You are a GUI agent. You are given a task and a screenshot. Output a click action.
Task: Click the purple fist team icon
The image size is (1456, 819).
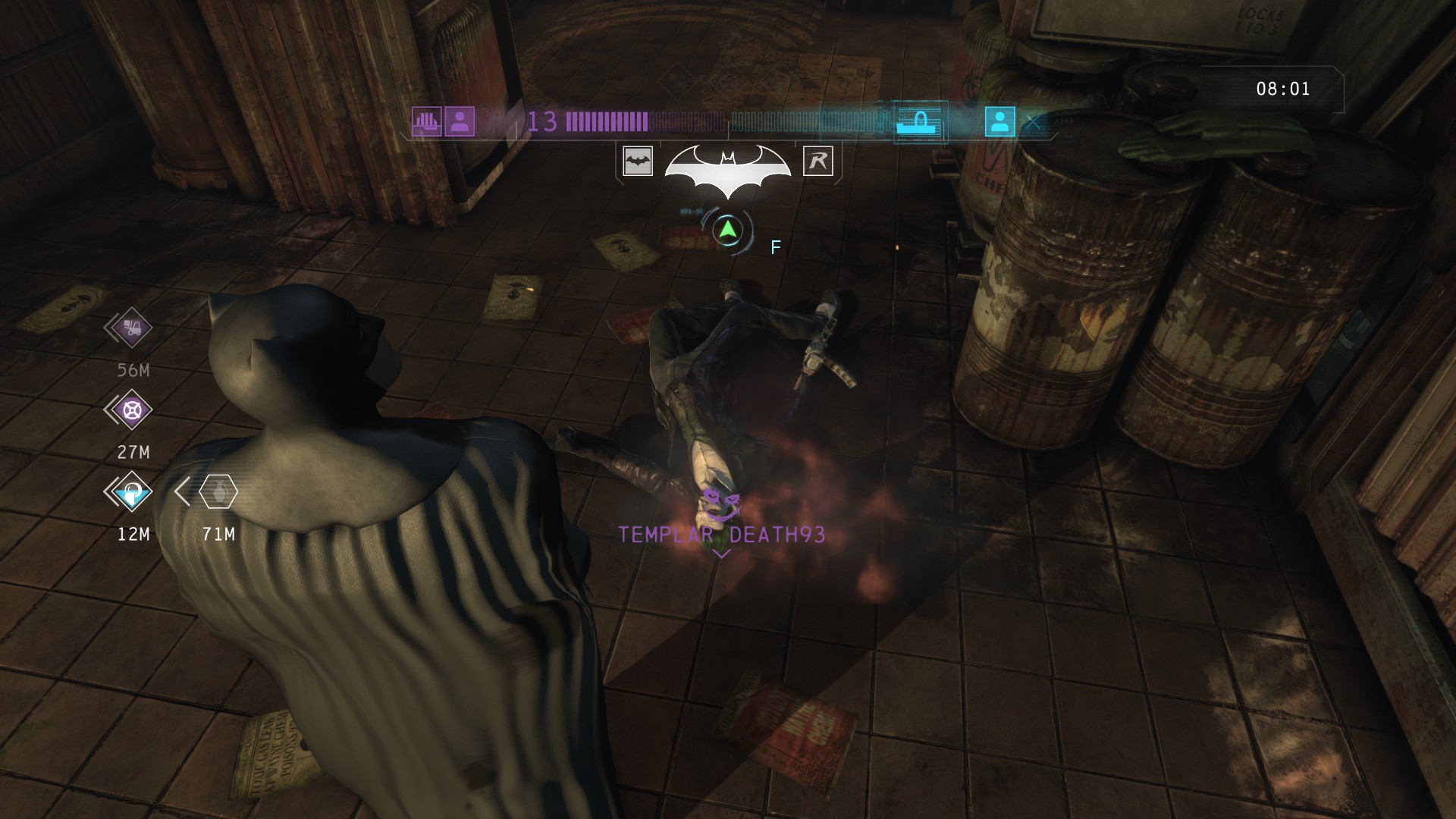(426, 121)
